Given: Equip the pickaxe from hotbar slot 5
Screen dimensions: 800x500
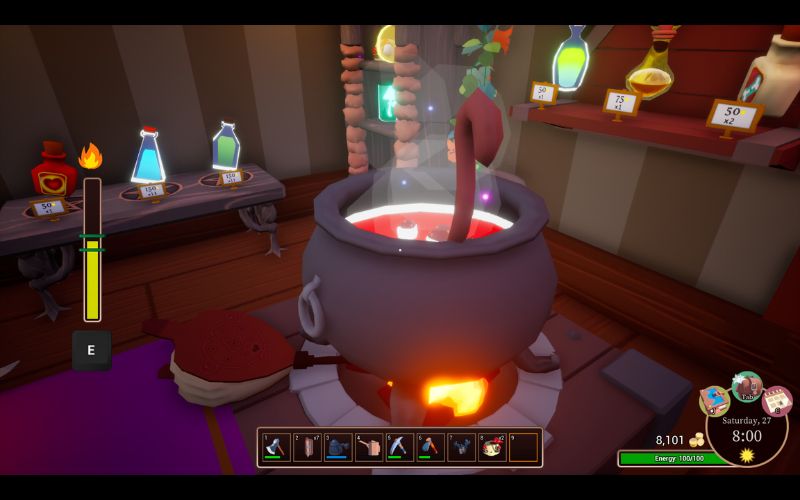Looking at the screenshot, I should 400,447.
